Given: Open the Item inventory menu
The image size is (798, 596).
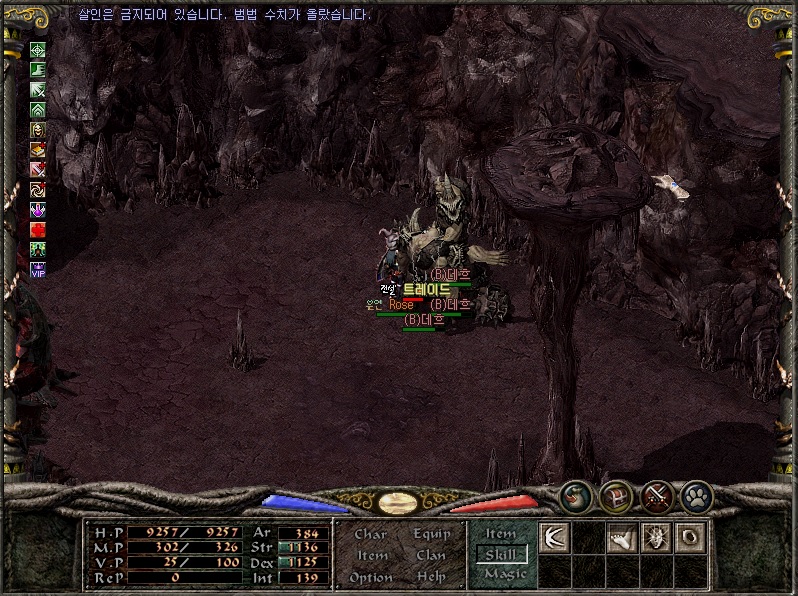Looking at the screenshot, I should tap(372, 555).
